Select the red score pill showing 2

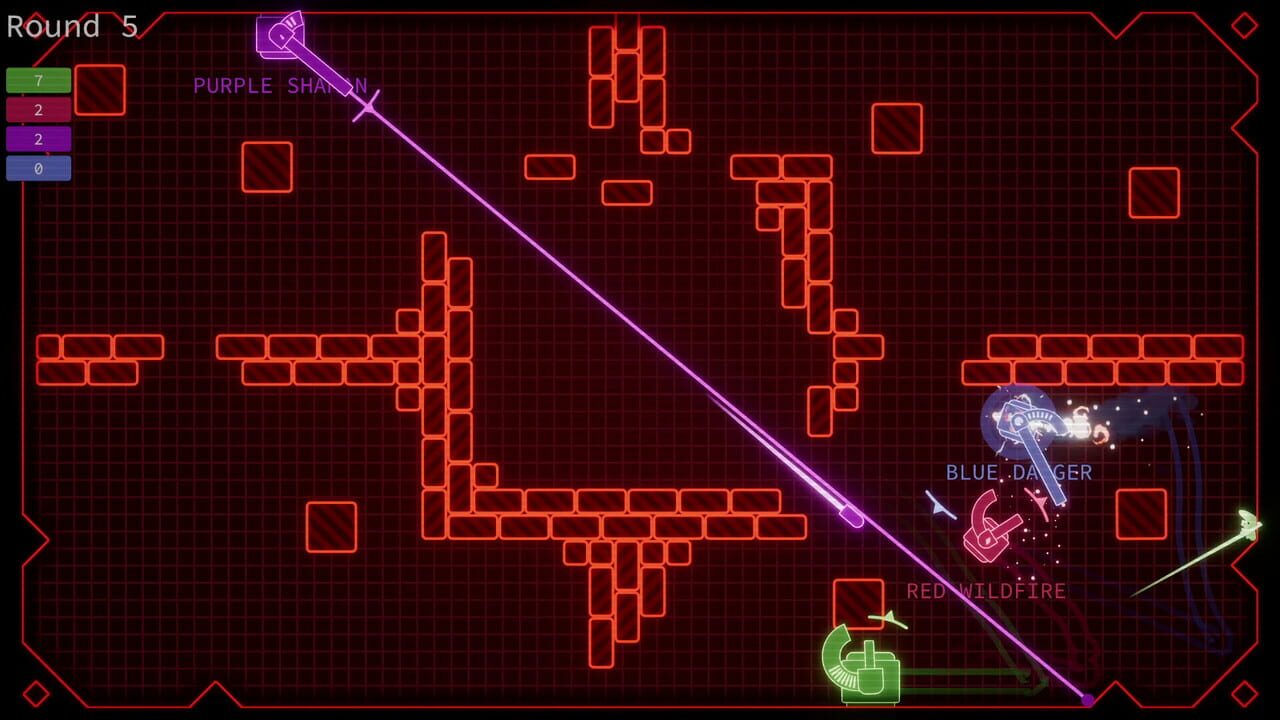37,110
